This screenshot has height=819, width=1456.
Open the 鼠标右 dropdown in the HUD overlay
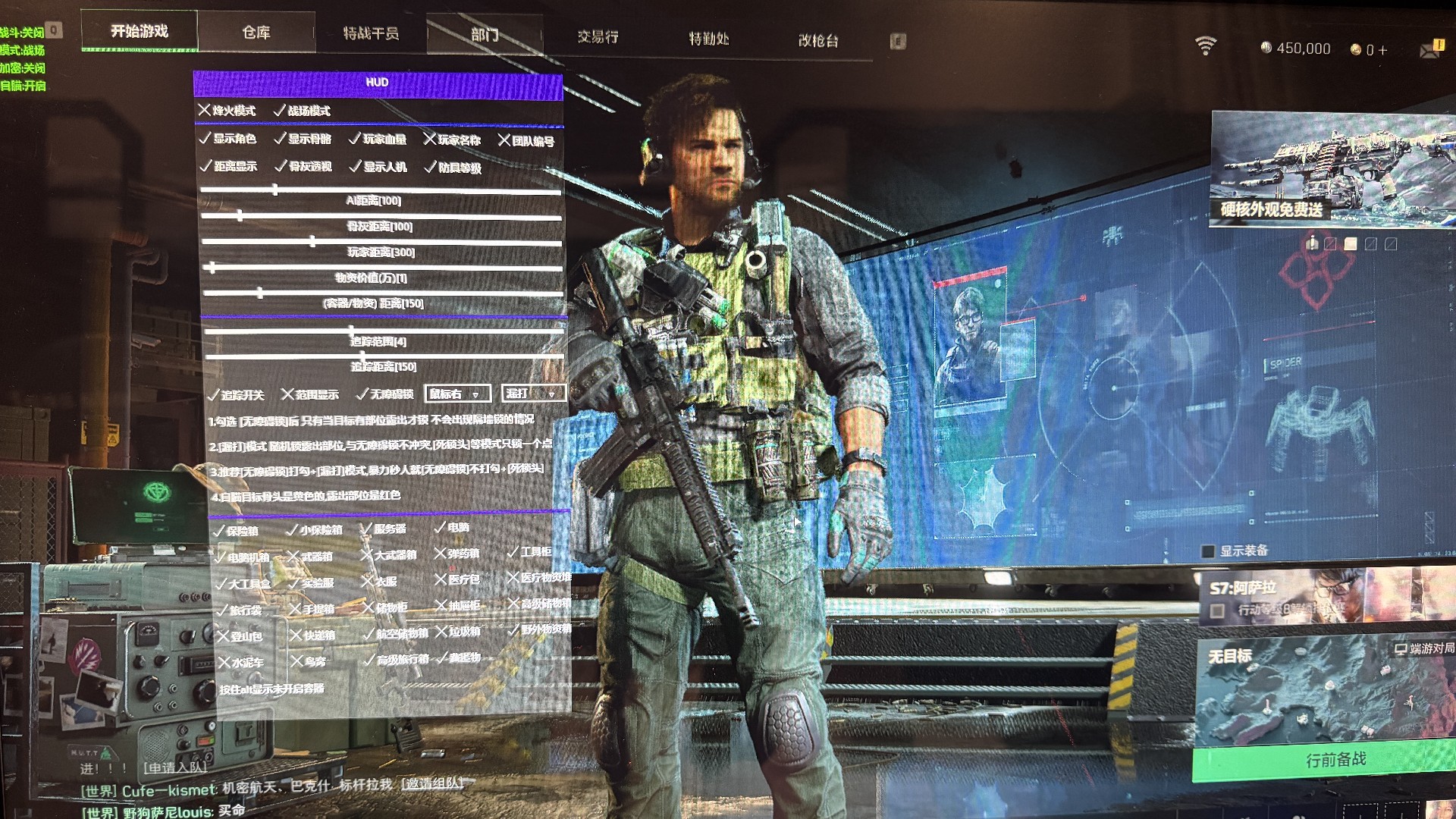tap(457, 394)
